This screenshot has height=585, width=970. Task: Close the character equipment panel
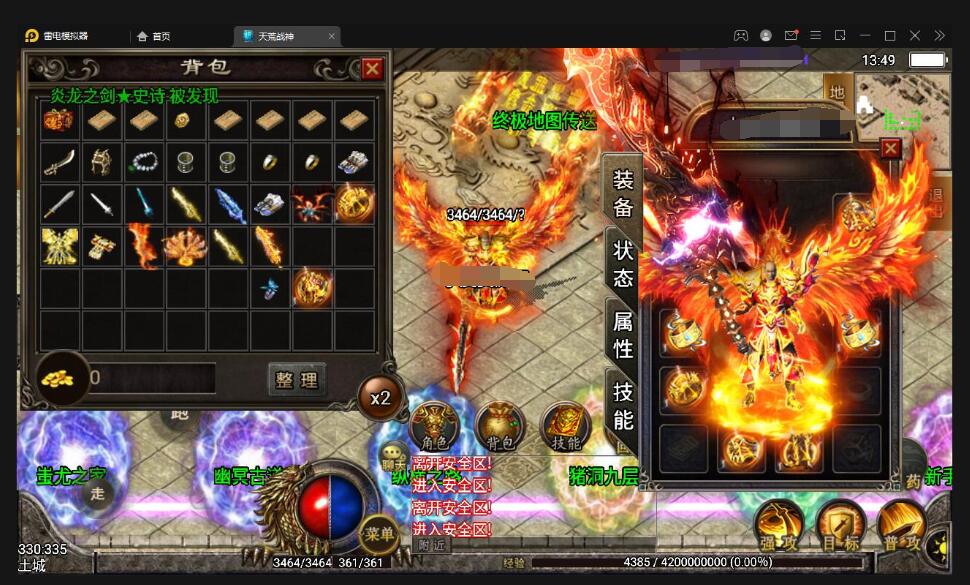[890, 149]
